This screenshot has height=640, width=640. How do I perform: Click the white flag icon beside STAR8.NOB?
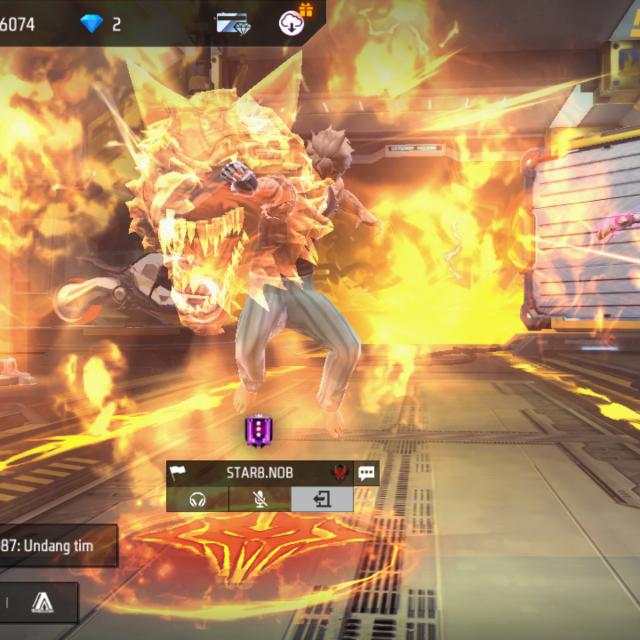pos(178,473)
